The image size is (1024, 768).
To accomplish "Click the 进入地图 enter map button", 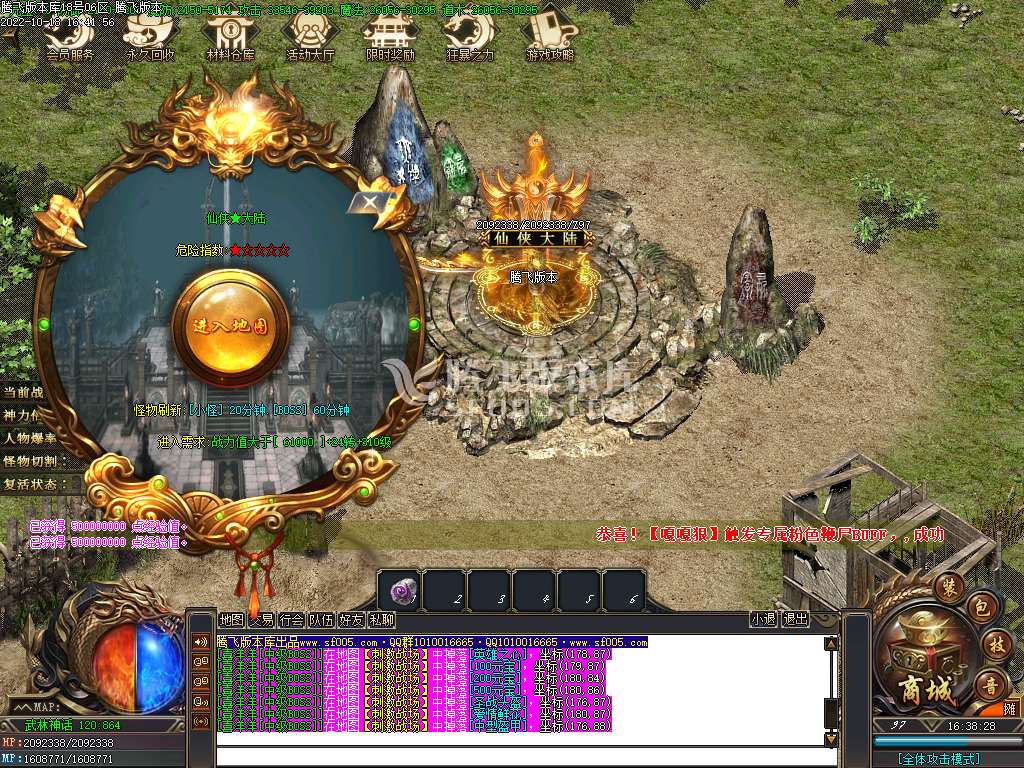I will [231, 325].
